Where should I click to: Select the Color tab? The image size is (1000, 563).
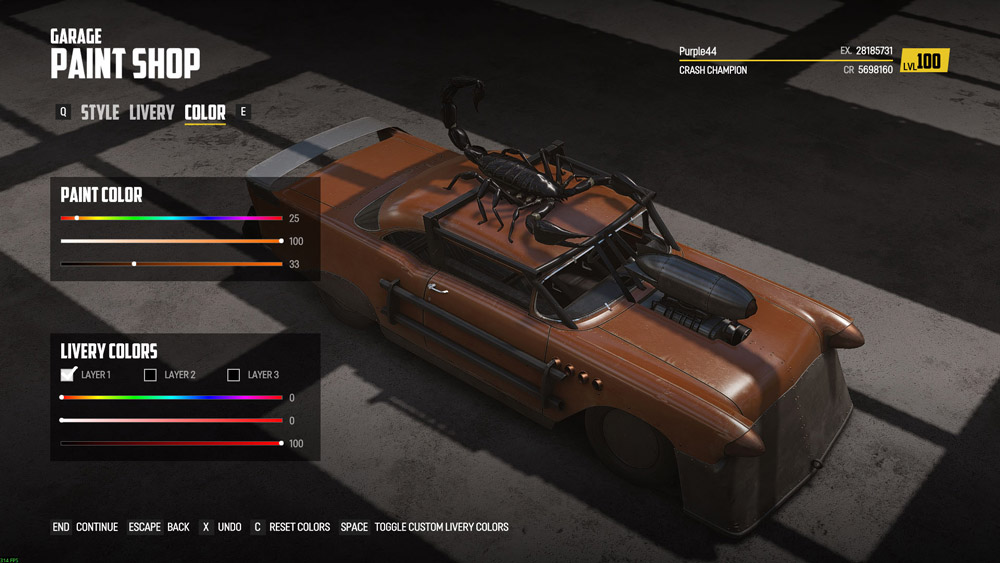tap(205, 113)
